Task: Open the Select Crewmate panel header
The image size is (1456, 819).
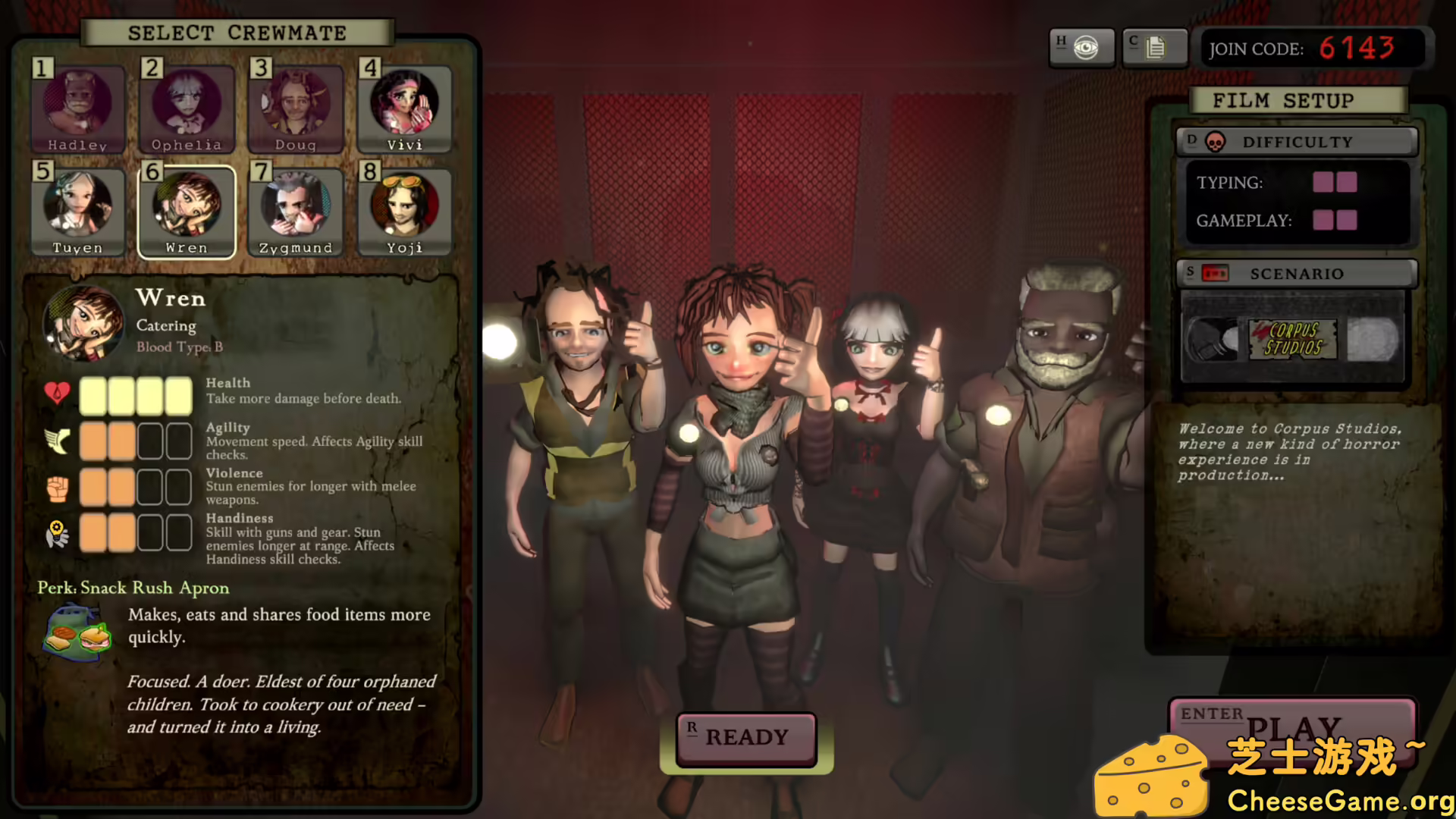Action: [x=237, y=33]
